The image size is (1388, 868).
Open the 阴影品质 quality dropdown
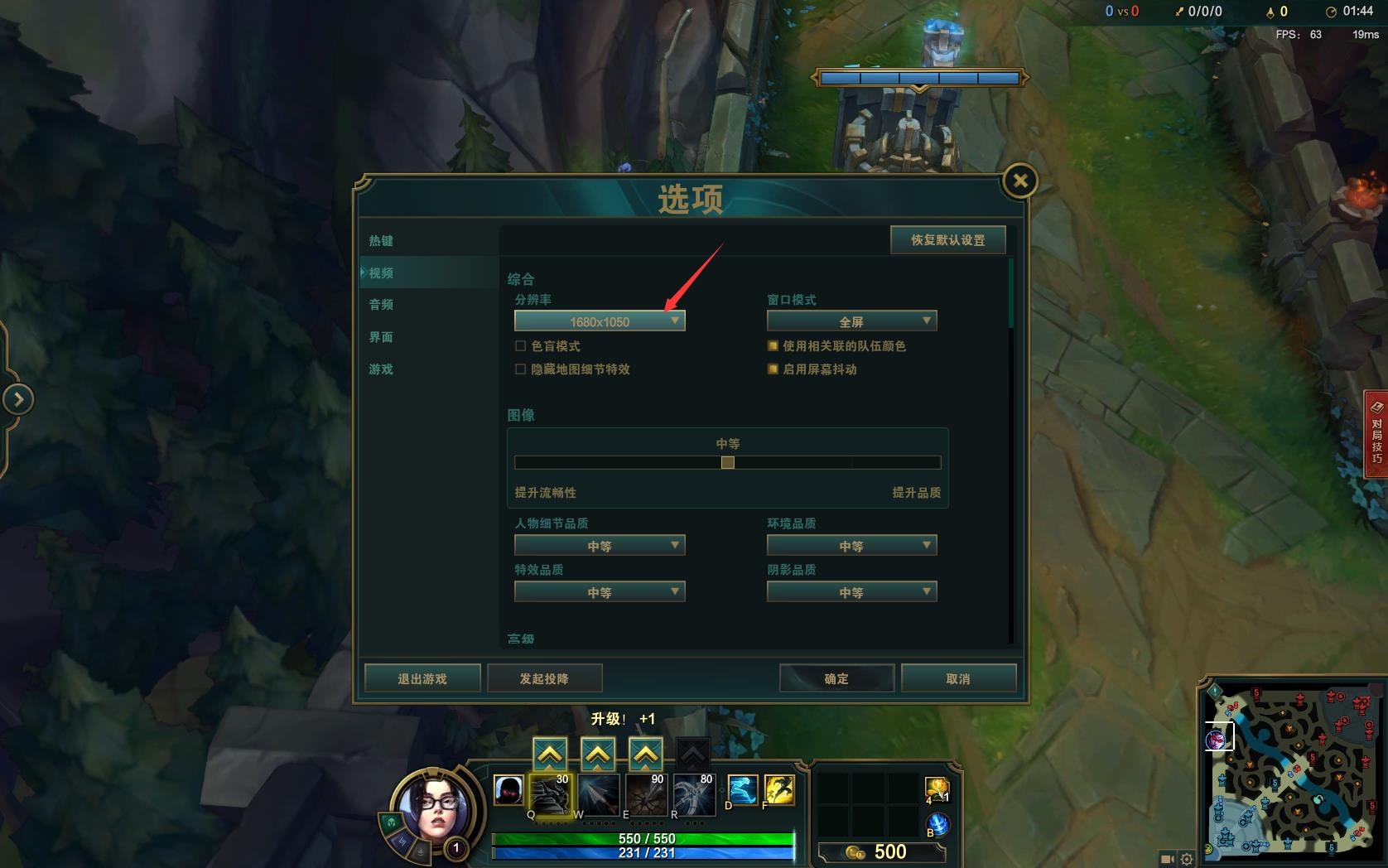851,591
